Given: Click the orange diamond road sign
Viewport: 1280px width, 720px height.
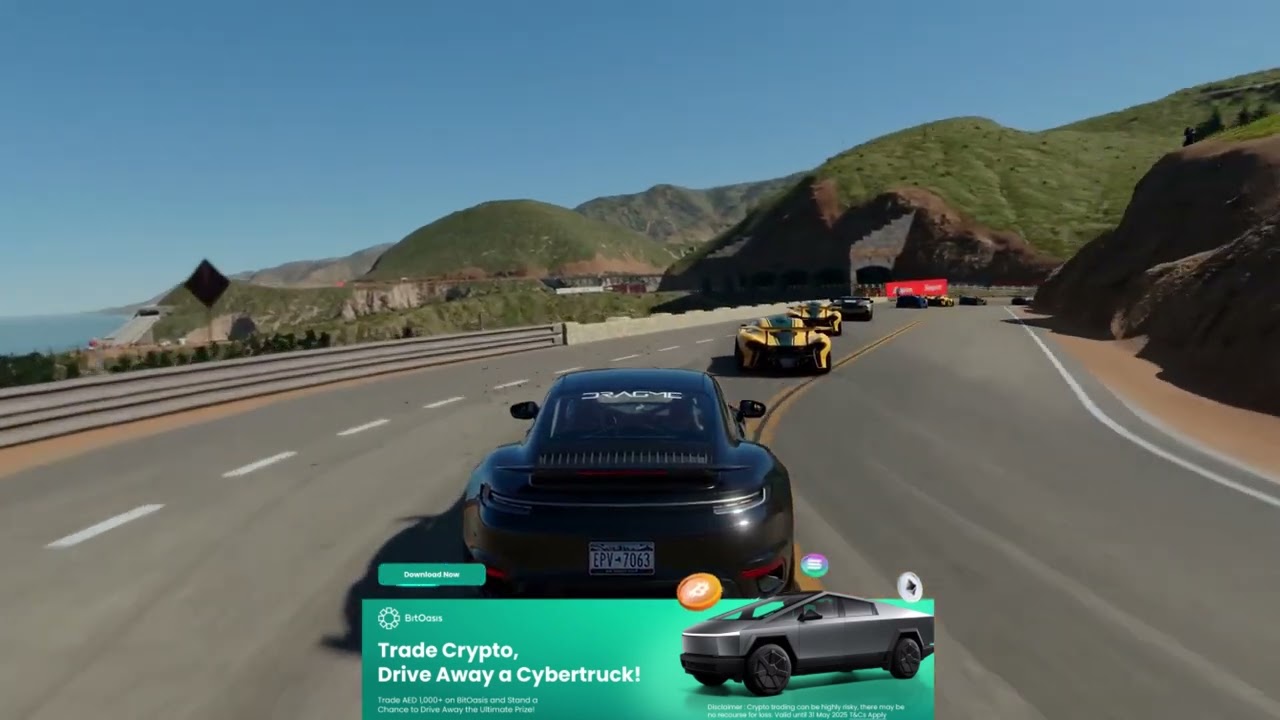Looking at the screenshot, I should pos(205,283).
